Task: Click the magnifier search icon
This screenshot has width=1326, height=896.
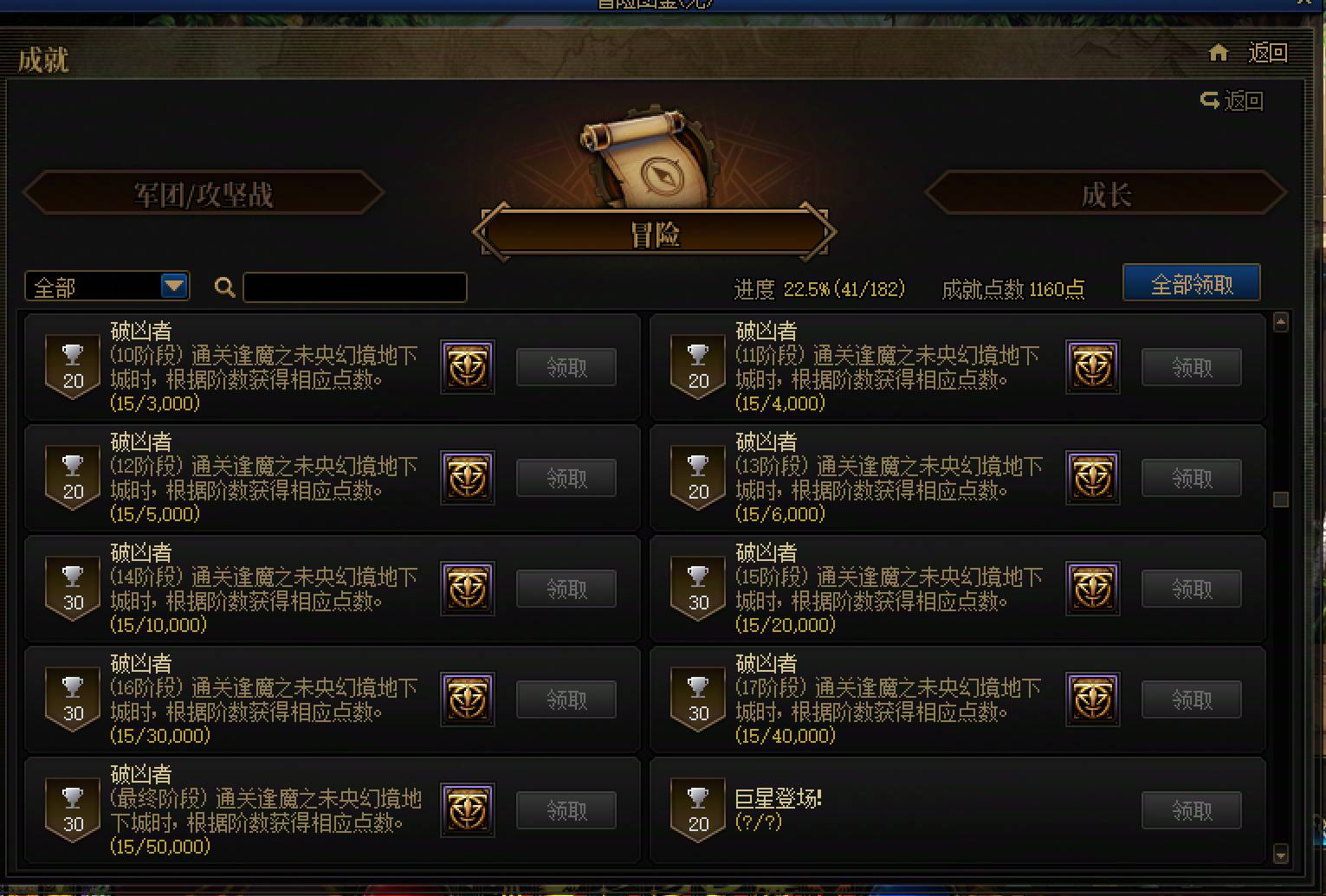Action: 223,287
